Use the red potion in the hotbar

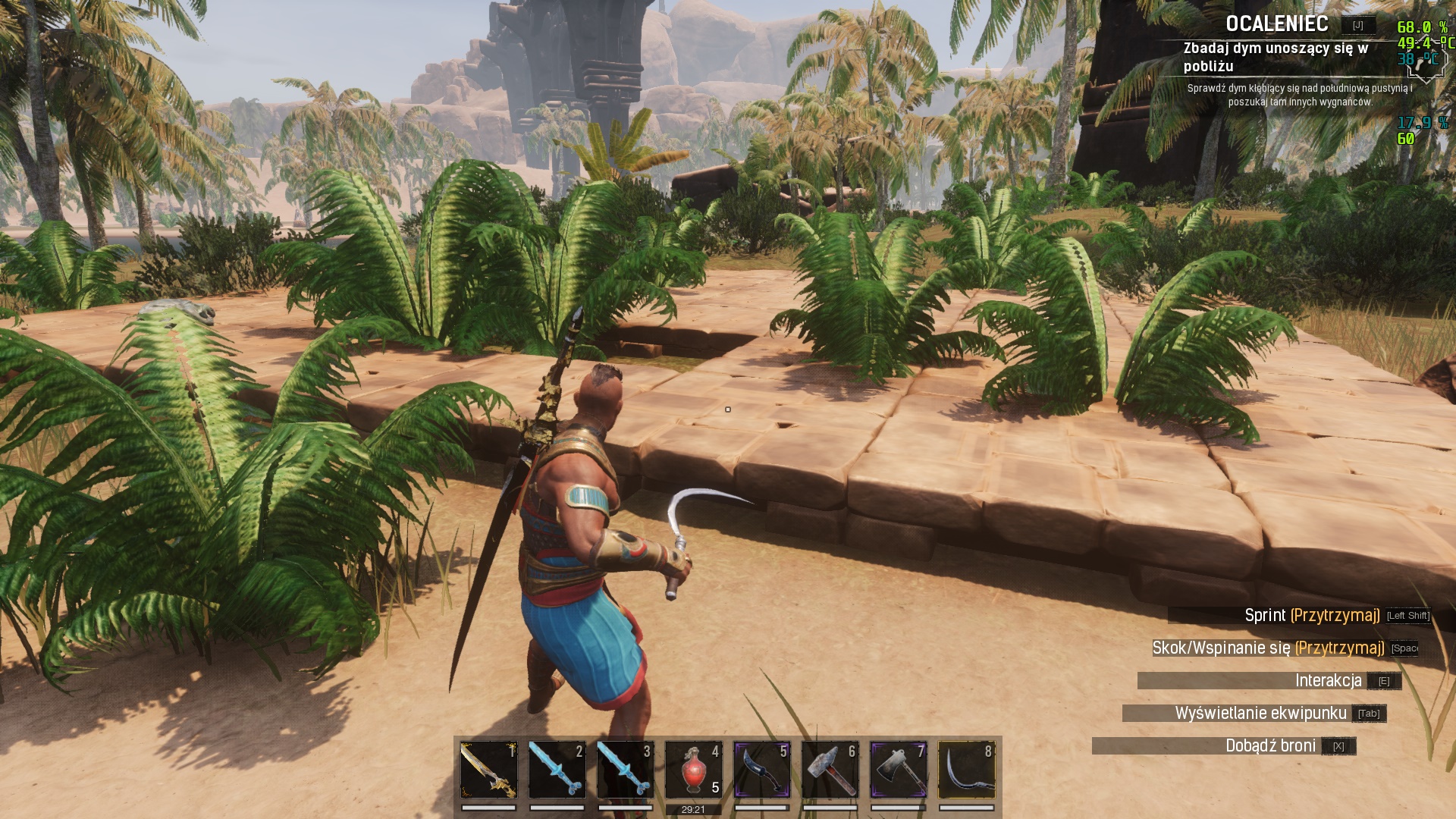693,770
